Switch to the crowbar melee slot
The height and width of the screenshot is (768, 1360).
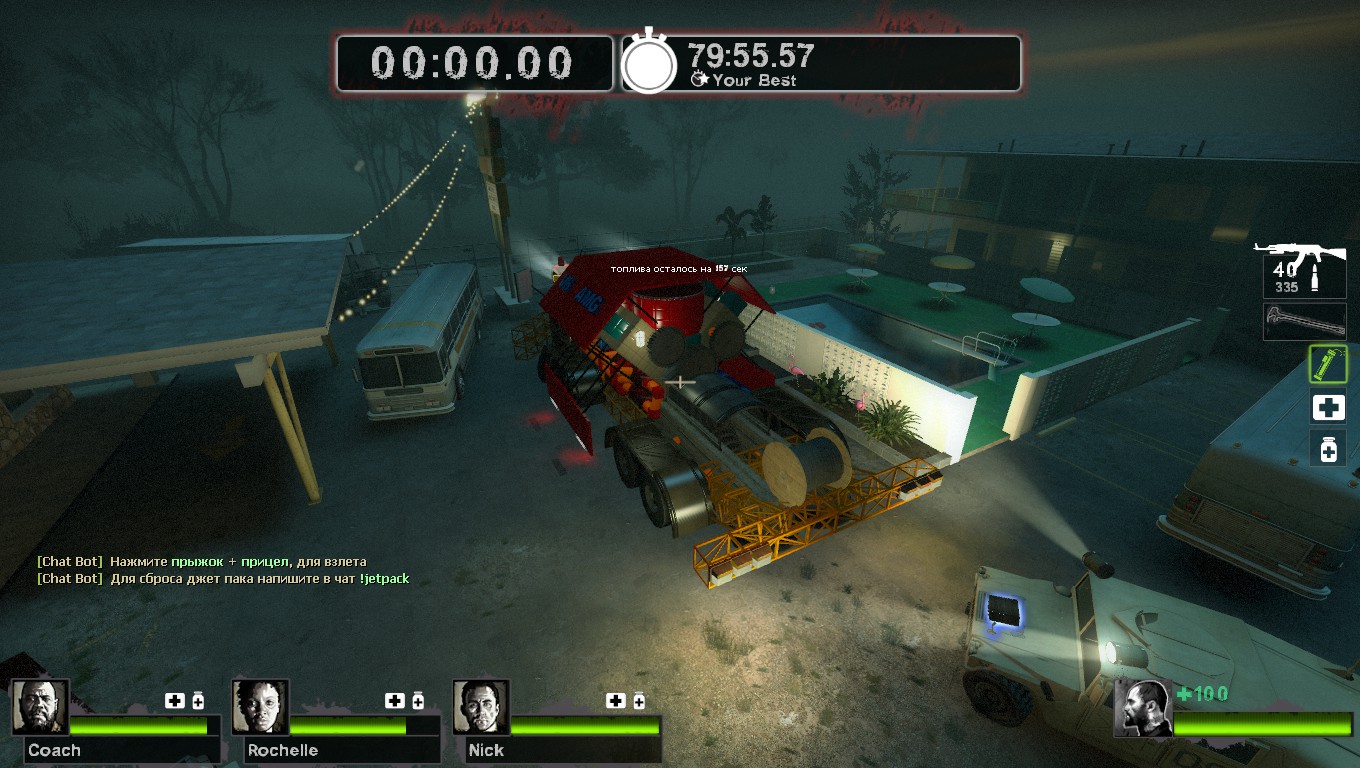pos(1304,321)
